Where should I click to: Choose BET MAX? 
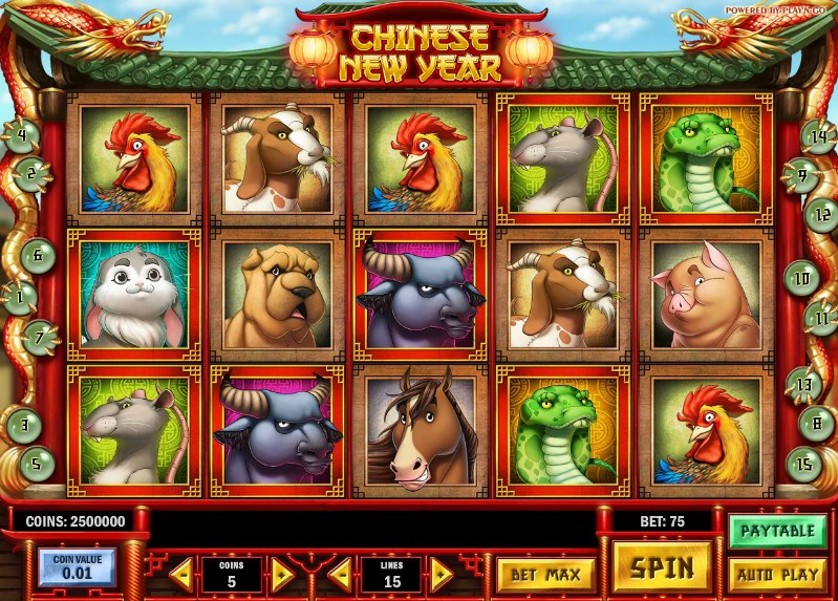(x=545, y=575)
